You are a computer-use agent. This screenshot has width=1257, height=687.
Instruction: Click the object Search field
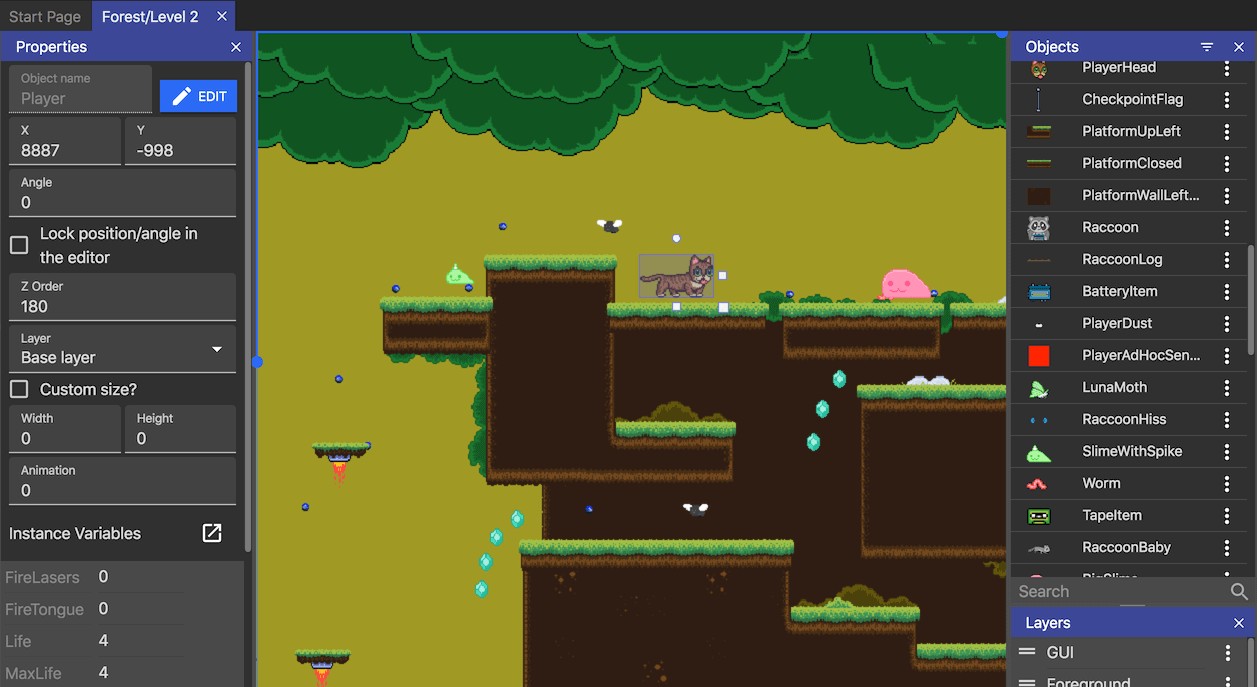pyautogui.click(x=1120, y=591)
